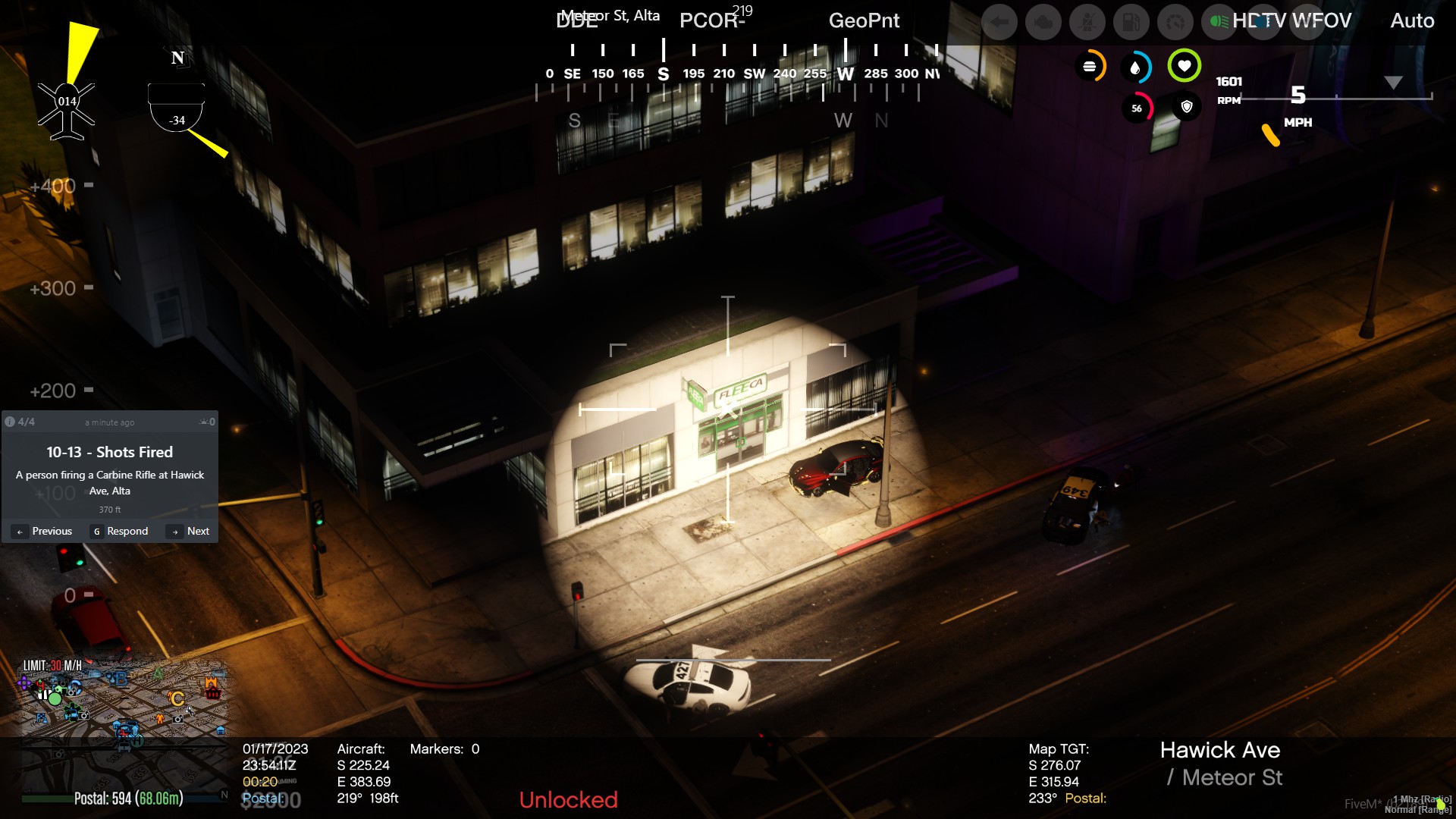1456x819 pixels.
Task: Click the helicopter heading indicator icon
Action: pos(67,110)
